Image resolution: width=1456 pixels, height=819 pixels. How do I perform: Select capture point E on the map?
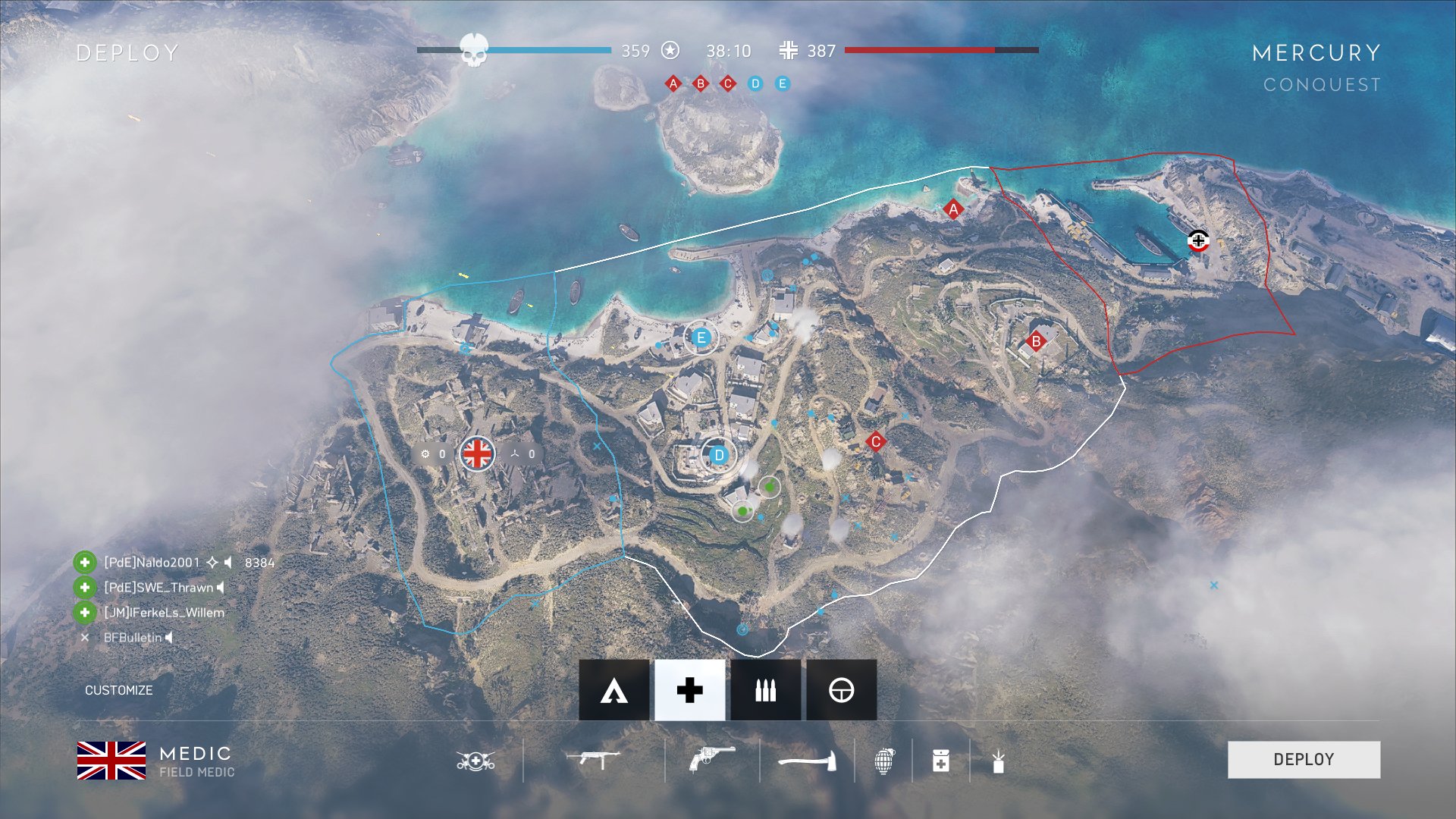[x=701, y=337]
